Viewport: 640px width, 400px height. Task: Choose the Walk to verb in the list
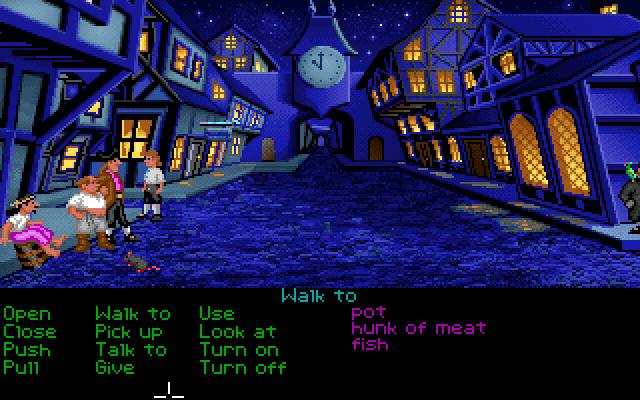pyautogui.click(x=133, y=314)
